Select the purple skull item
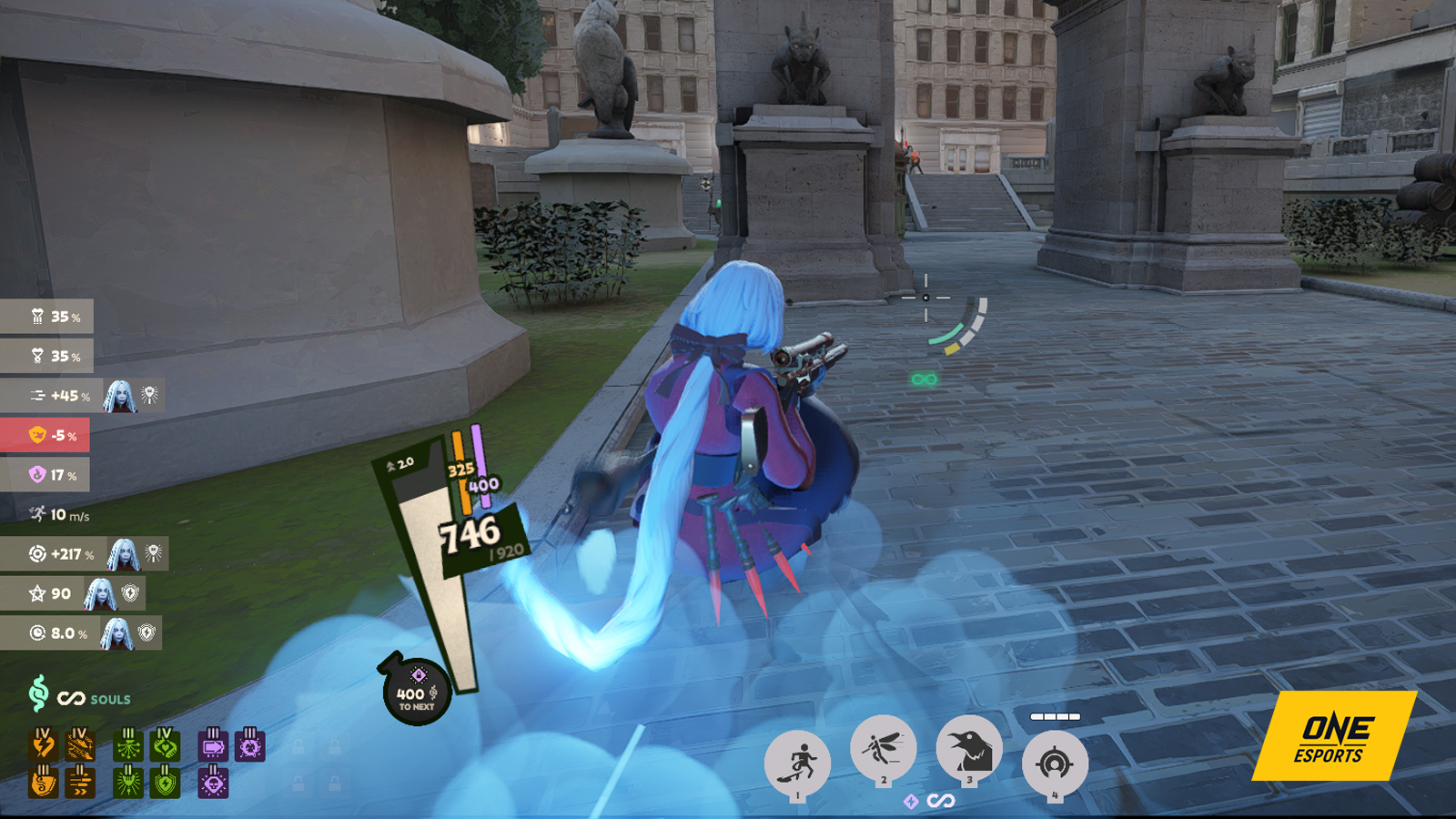The width and height of the screenshot is (1456, 819). [213, 782]
